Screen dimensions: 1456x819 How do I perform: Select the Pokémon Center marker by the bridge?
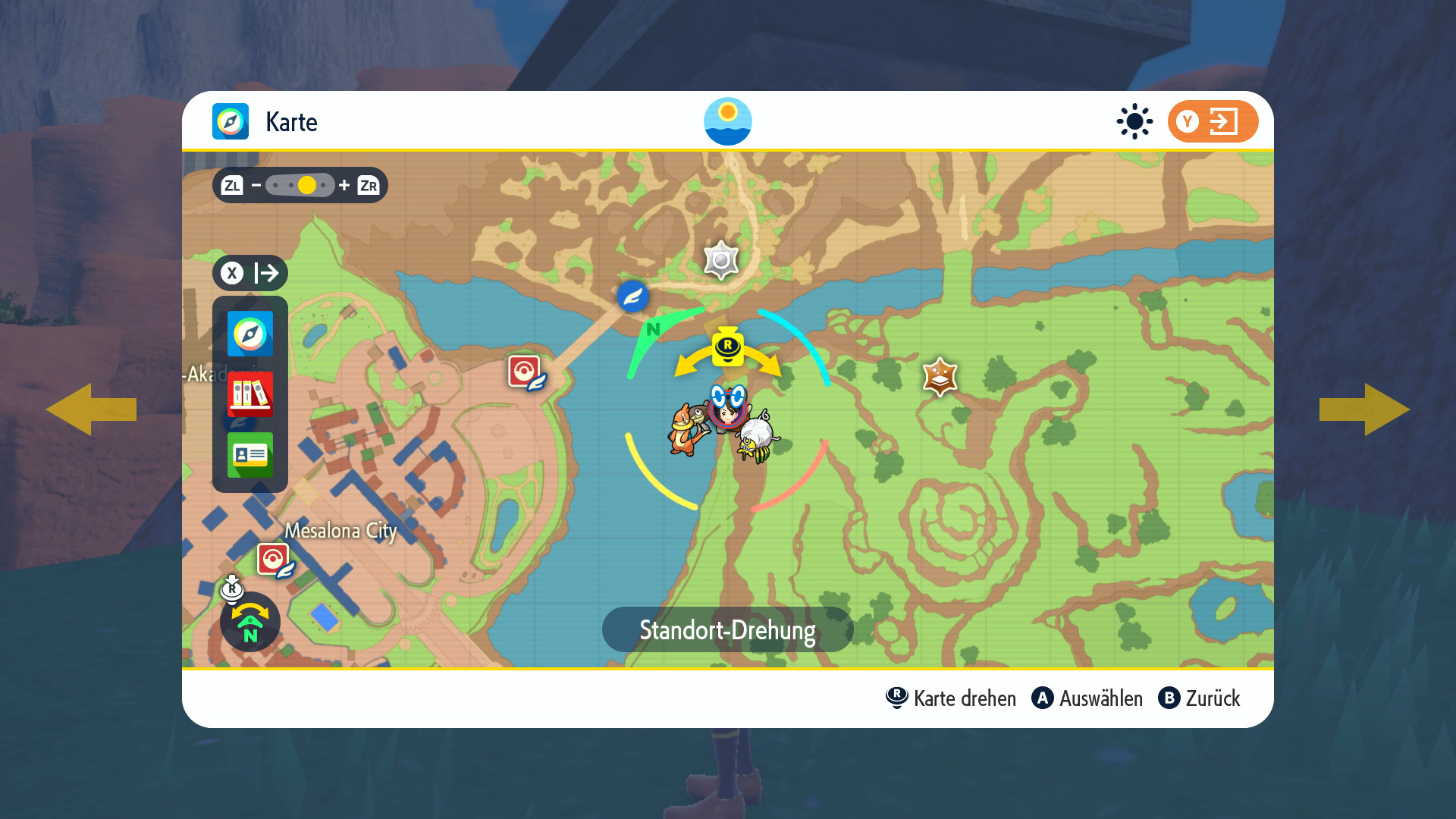click(525, 372)
